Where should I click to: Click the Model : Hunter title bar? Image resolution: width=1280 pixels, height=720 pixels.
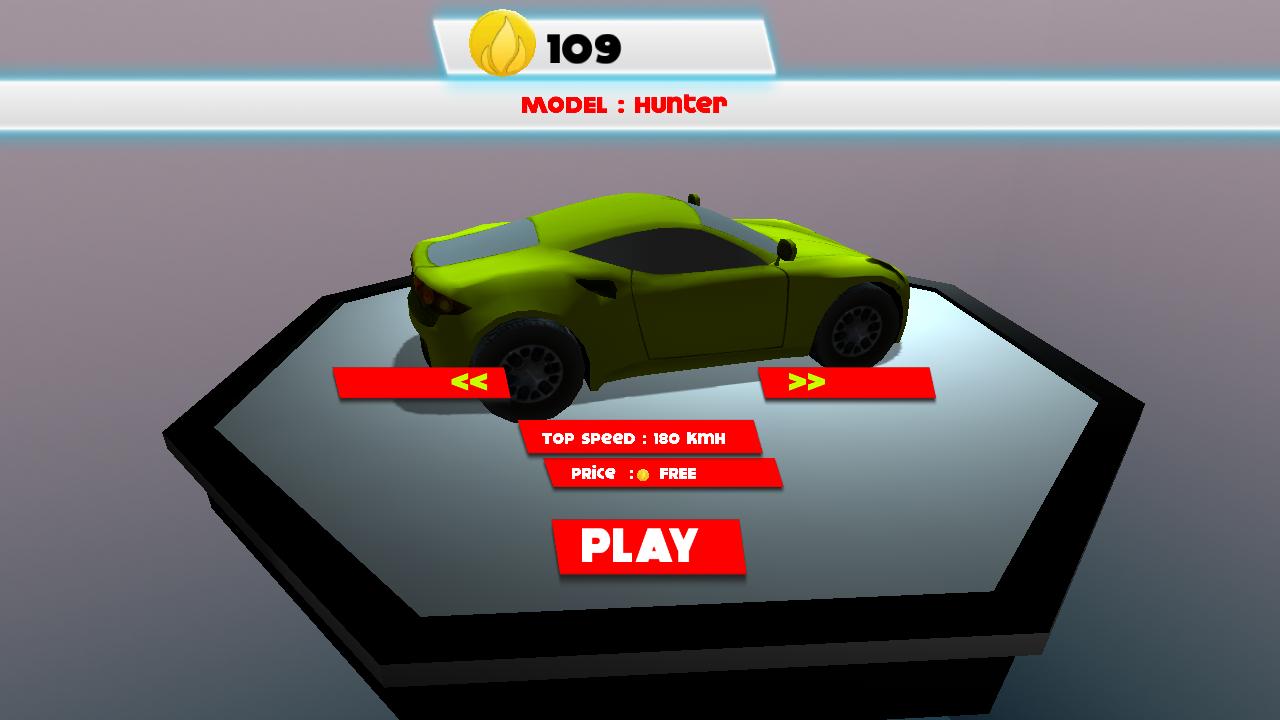pos(627,105)
